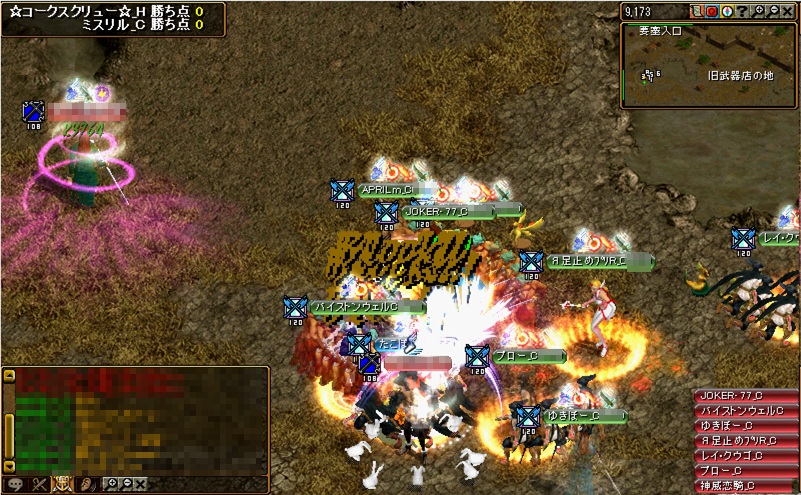The width and height of the screenshot is (801, 495).
Task: Open the map scroll icon in minimap toolbar
Action: (x=696, y=11)
